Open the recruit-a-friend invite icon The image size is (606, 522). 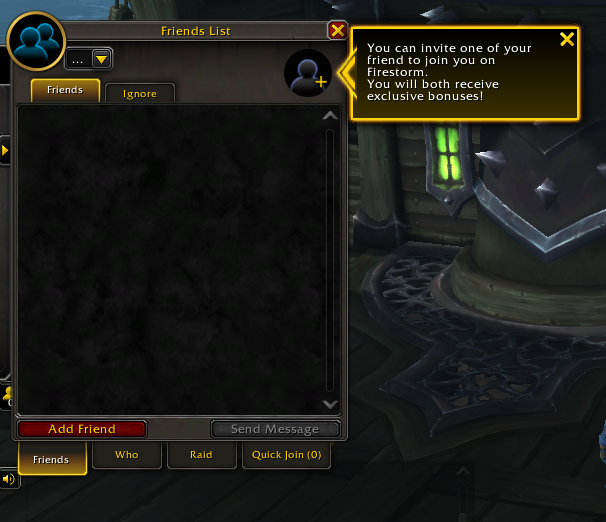308,73
